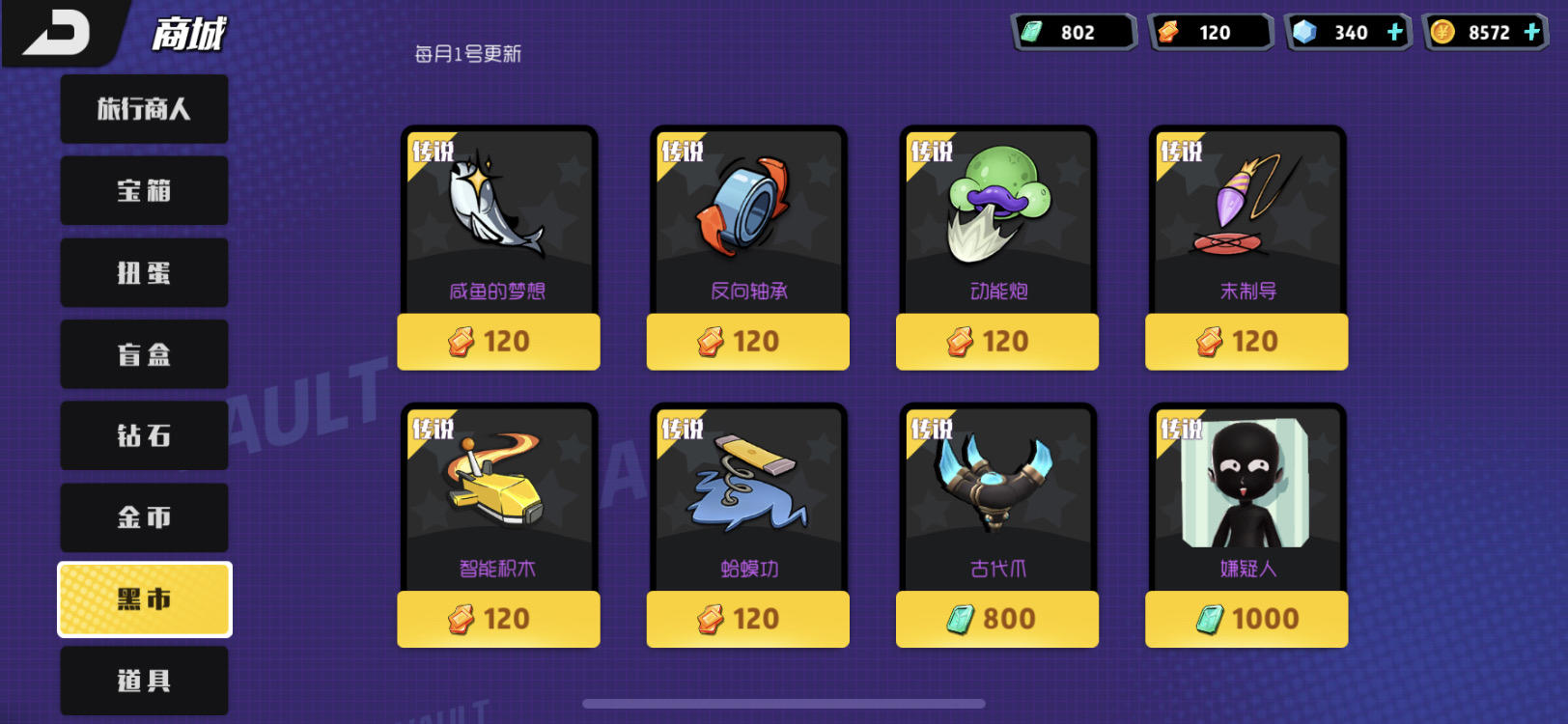1568x724 pixels.
Task: Click the plus button next to diamonds 340
Action: point(1394,32)
